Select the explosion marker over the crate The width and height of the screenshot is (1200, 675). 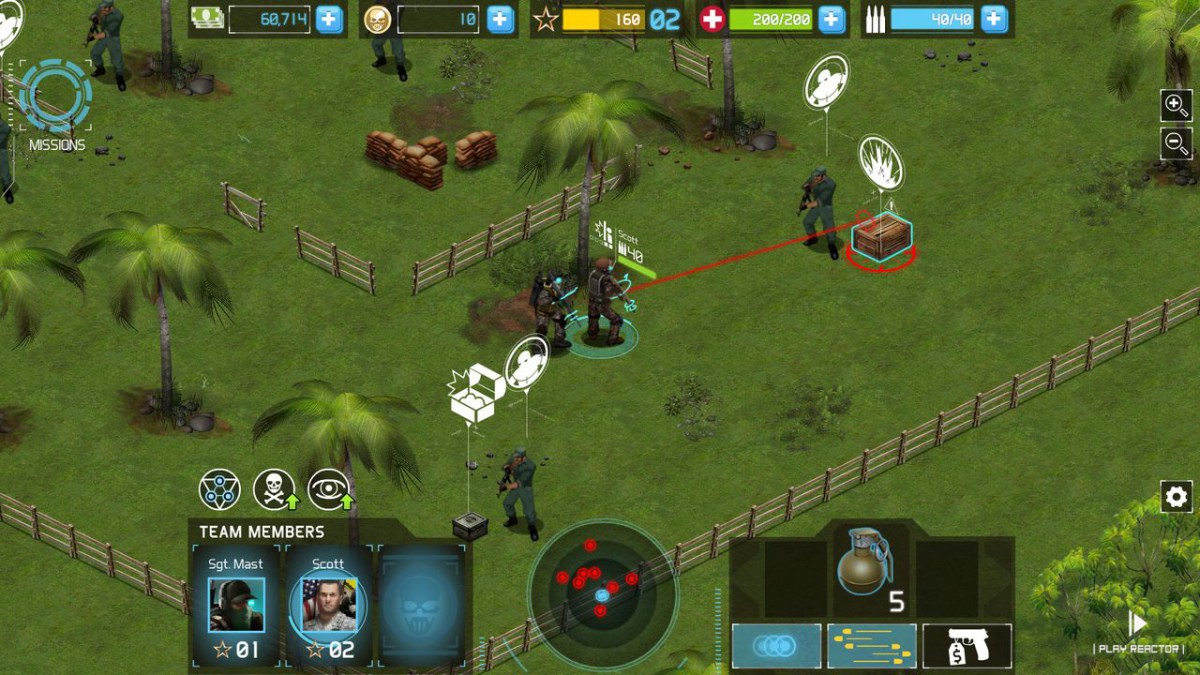(x=880, y=161)
